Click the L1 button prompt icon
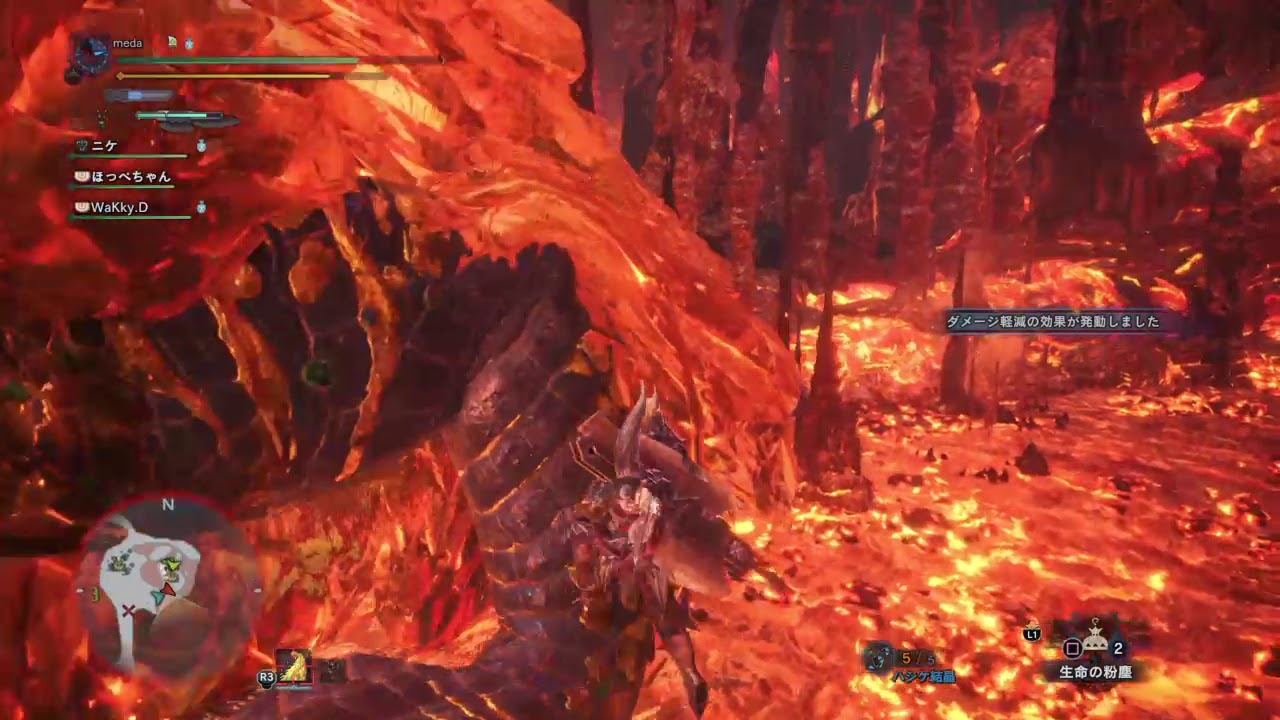 point(1032,635)
